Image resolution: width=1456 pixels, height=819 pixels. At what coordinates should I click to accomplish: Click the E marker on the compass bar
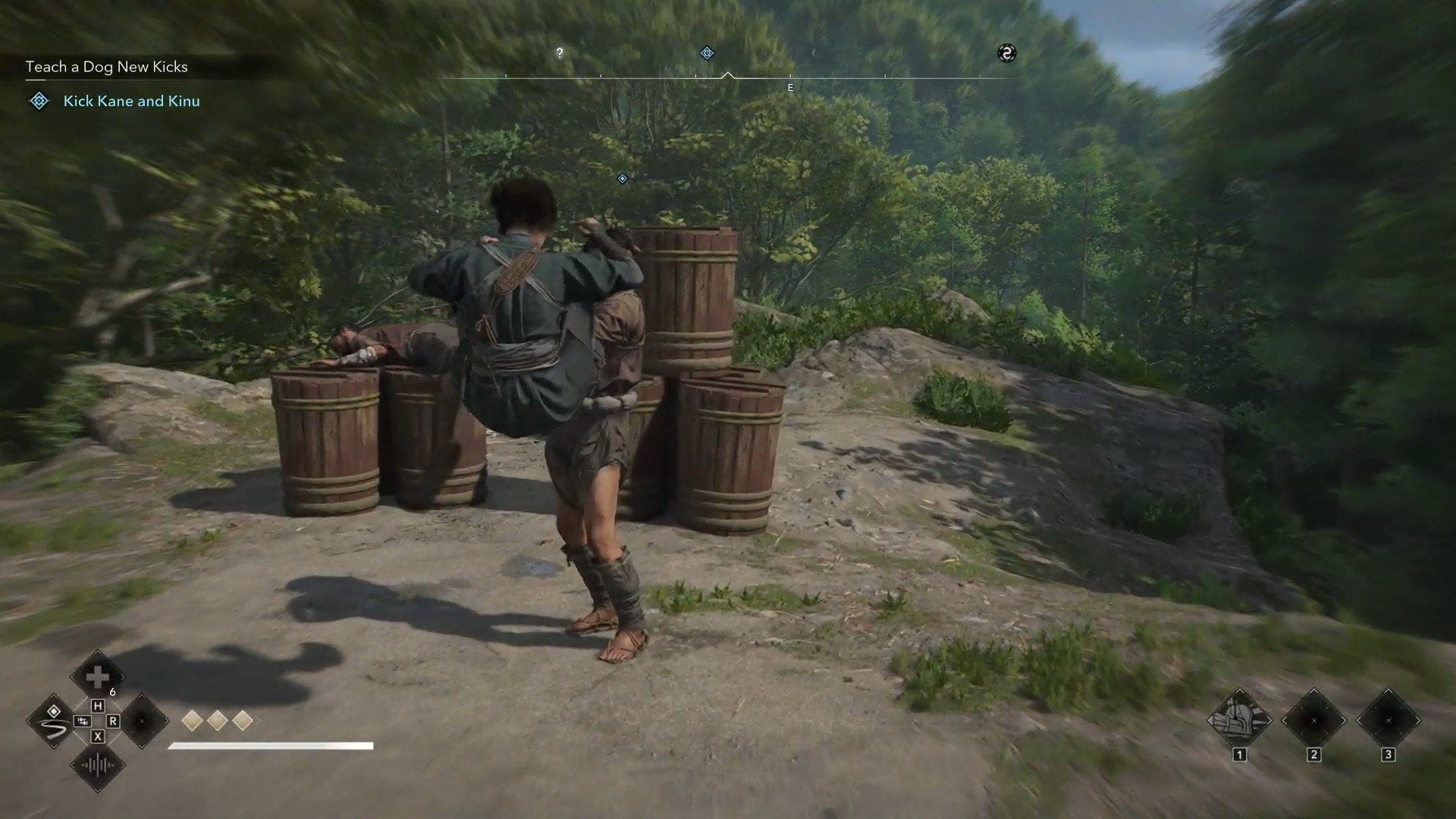point(790,87)
